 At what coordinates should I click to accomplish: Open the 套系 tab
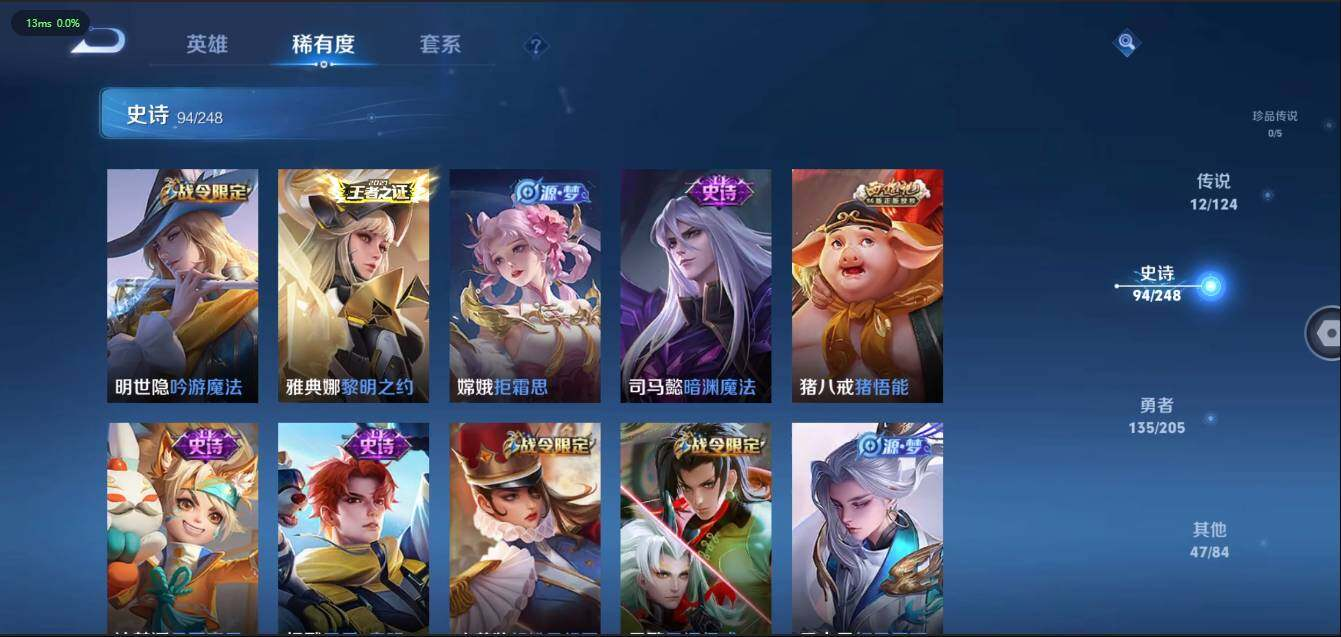tap(440, 45)
